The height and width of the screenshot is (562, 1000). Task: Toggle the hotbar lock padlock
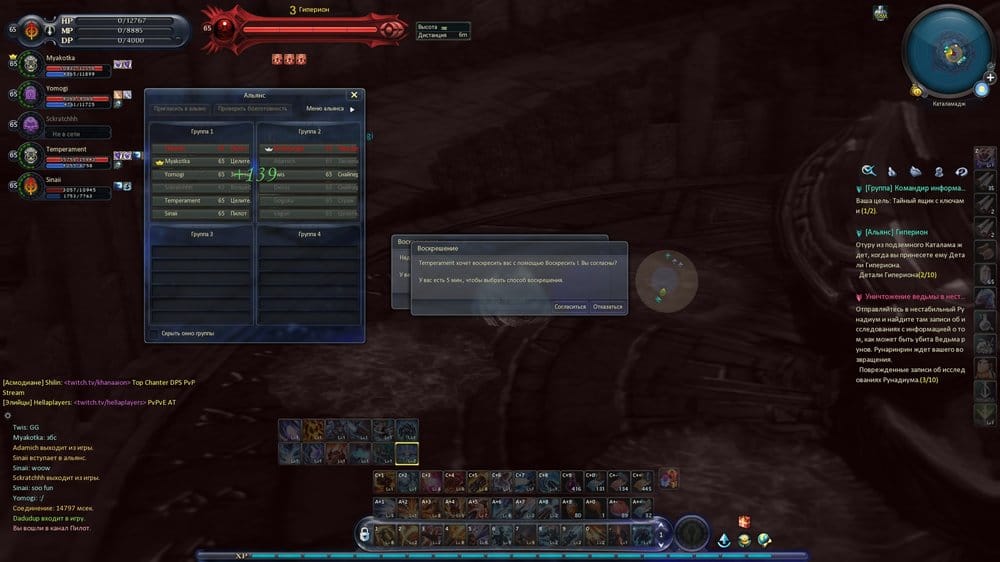tap(365, 535)
